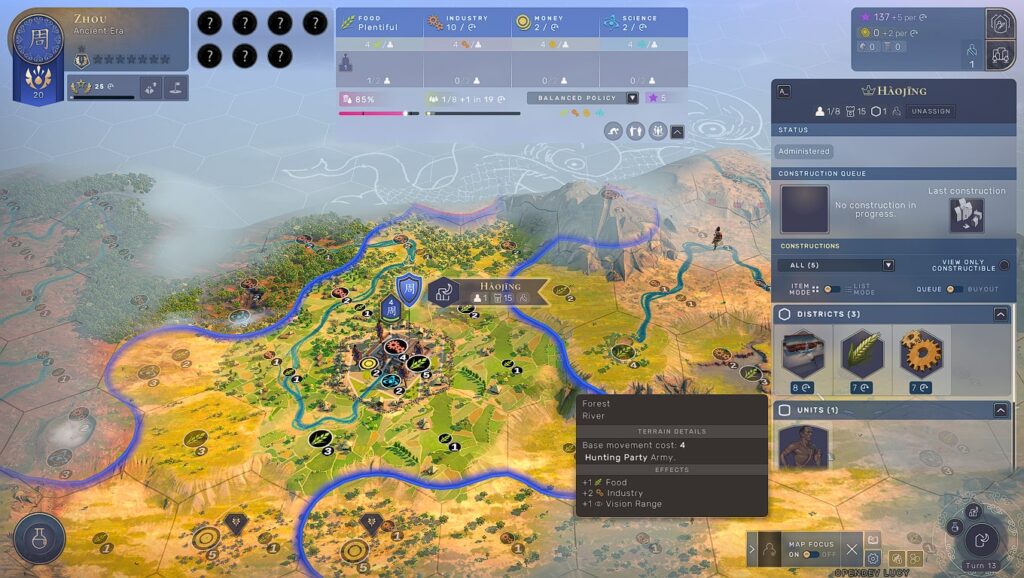
Task: End the turn with the Turn 13 button
Action: point(980,540)
